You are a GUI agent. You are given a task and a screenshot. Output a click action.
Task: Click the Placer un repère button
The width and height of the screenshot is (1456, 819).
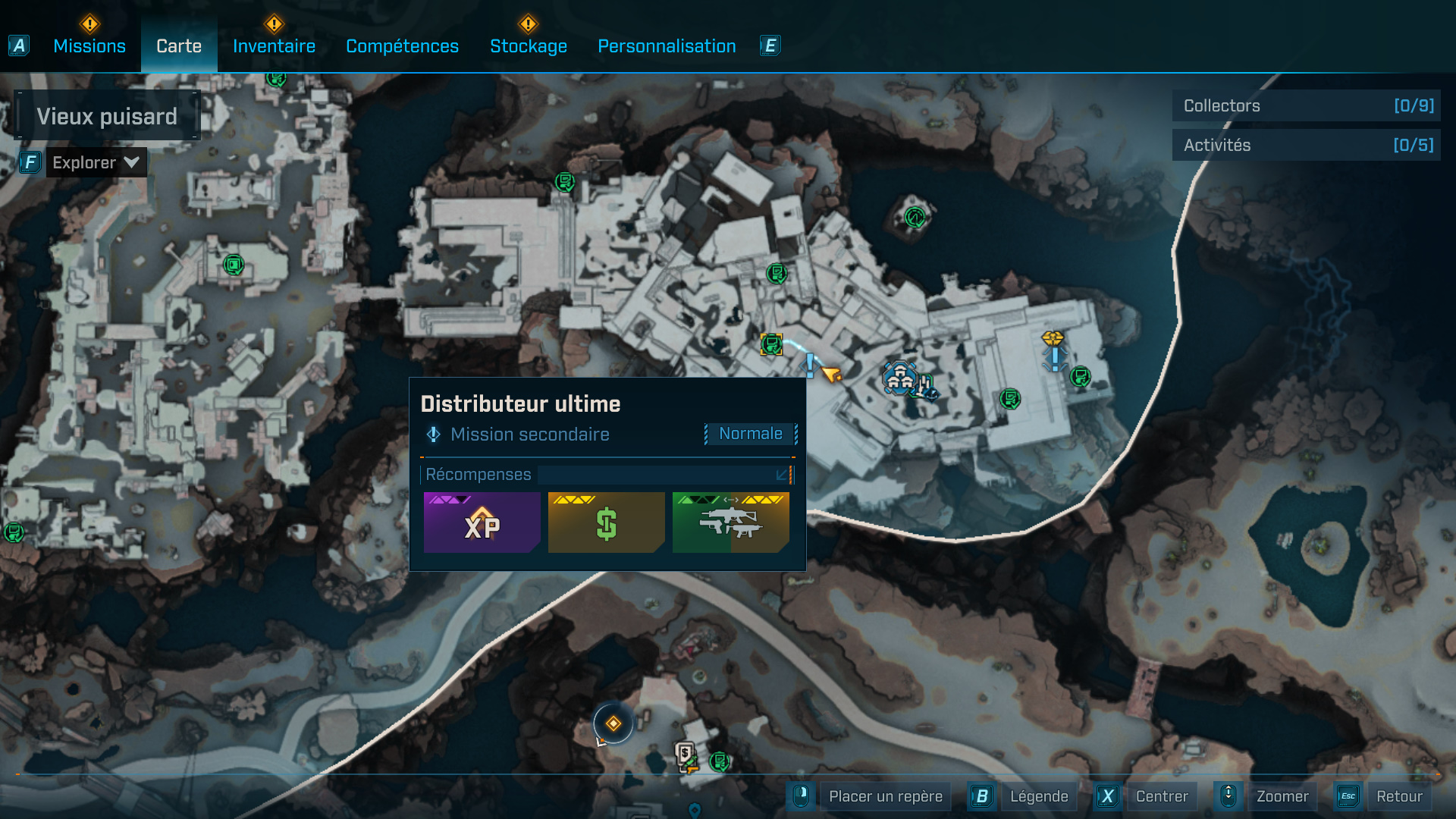tap(885, 796)
